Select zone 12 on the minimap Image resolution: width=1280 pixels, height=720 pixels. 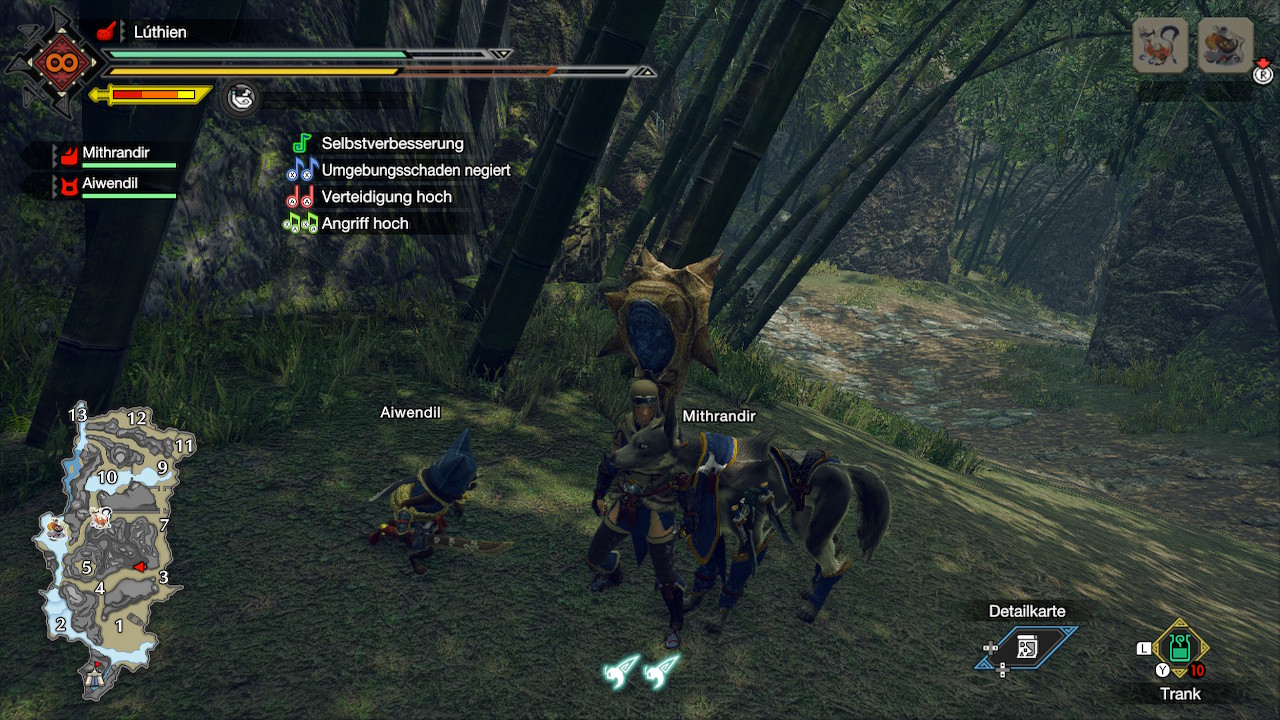[137, 419]
